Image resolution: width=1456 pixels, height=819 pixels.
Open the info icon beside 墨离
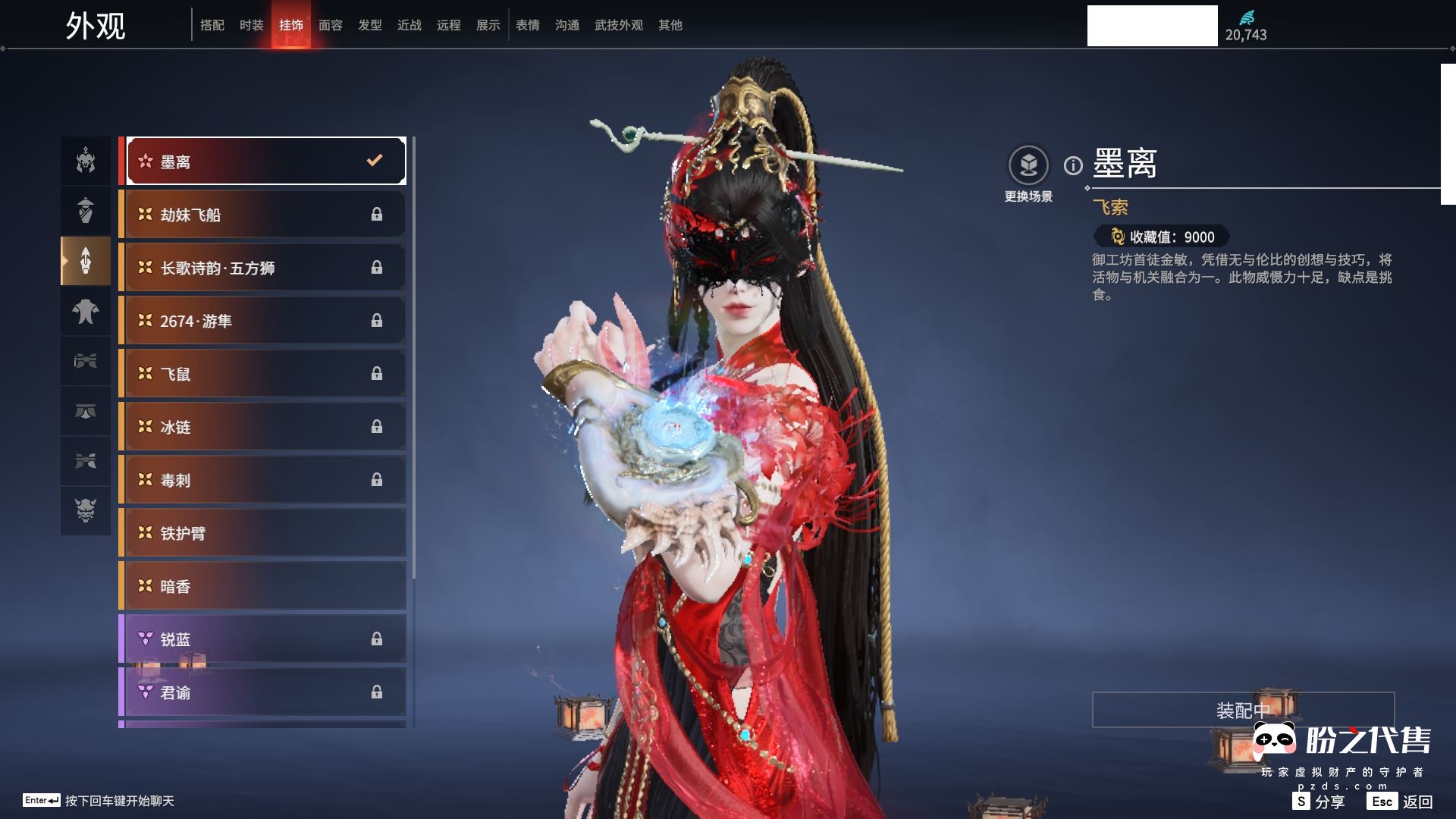(x=1073, y=165)
